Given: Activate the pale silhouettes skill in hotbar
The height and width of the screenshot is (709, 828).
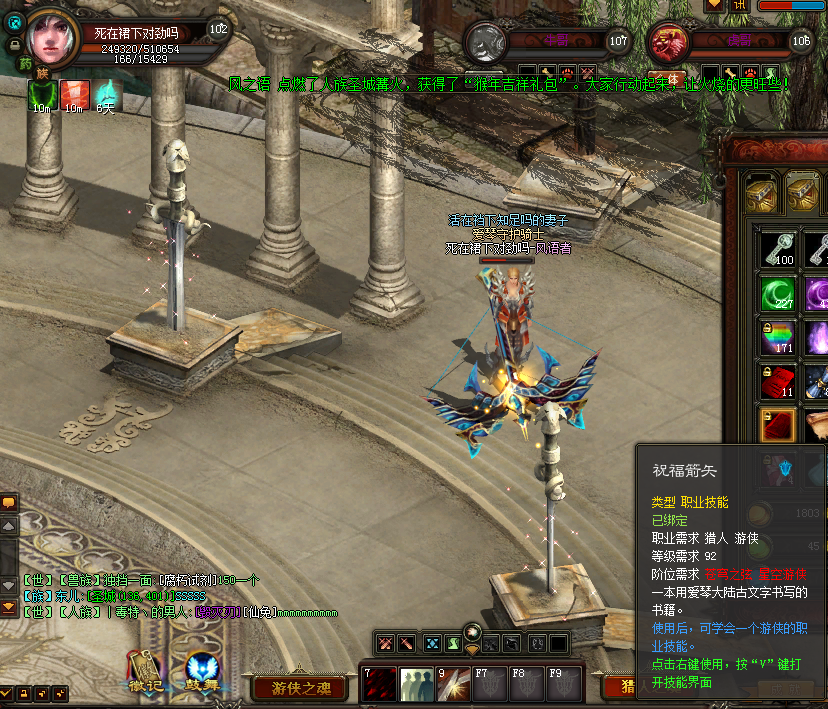Looking at the screenshot, I should 416,683.
